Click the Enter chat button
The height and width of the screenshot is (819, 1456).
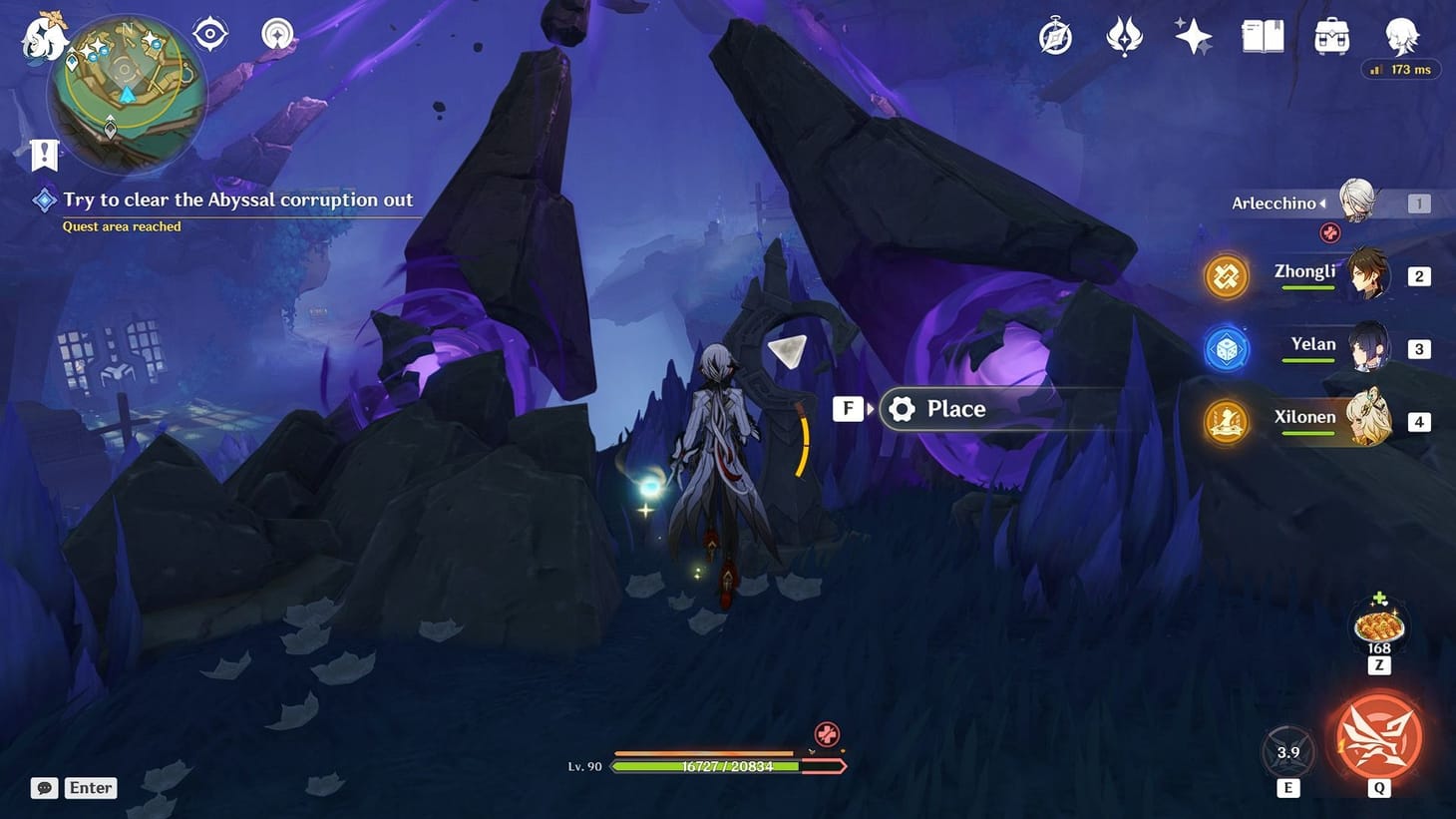pyautogui.click(x=90, y=787)
